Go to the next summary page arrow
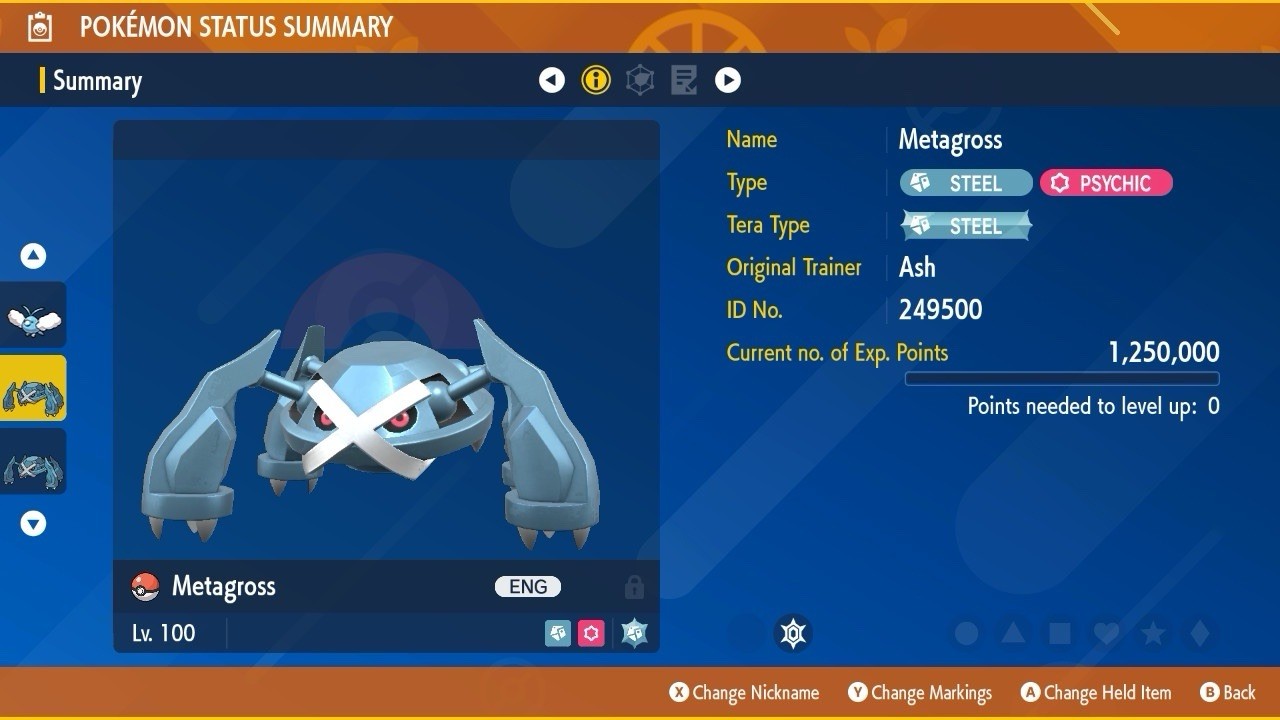 click(728, 80)
